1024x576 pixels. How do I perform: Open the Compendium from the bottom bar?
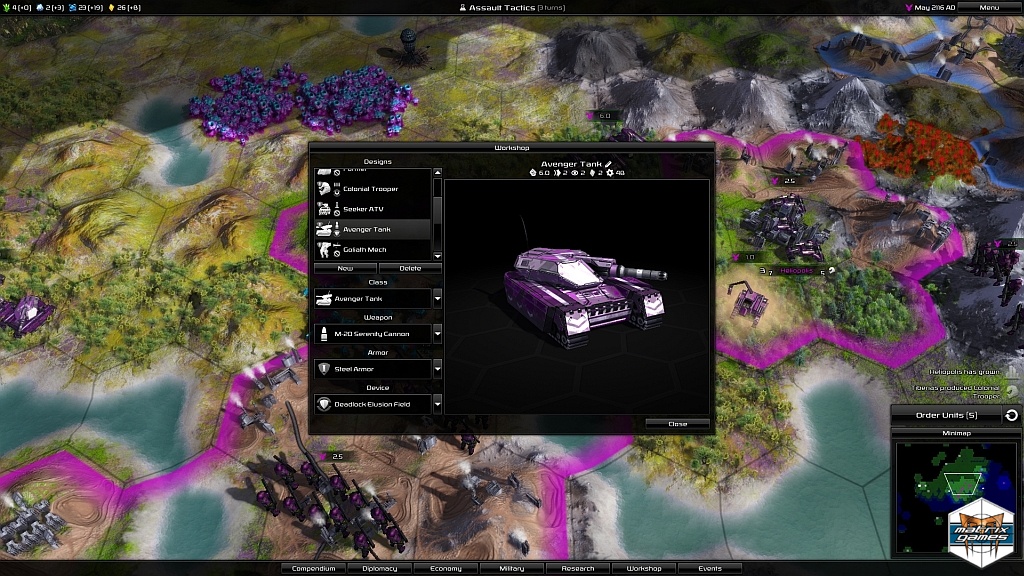[313, 568]
